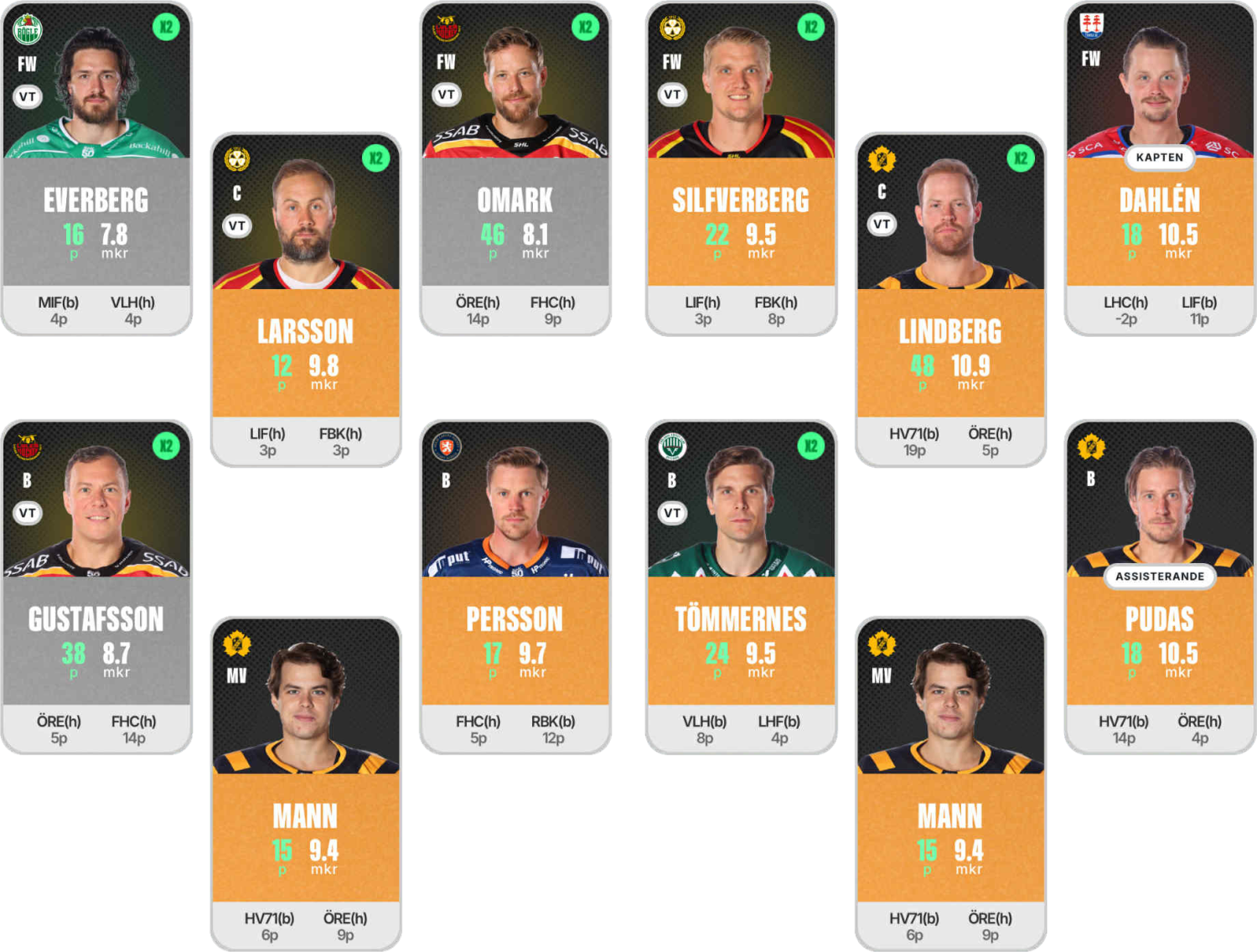Screen dimensions: 1257x952
Task: Pick the Lindberg center card
Action: [949, 333]
